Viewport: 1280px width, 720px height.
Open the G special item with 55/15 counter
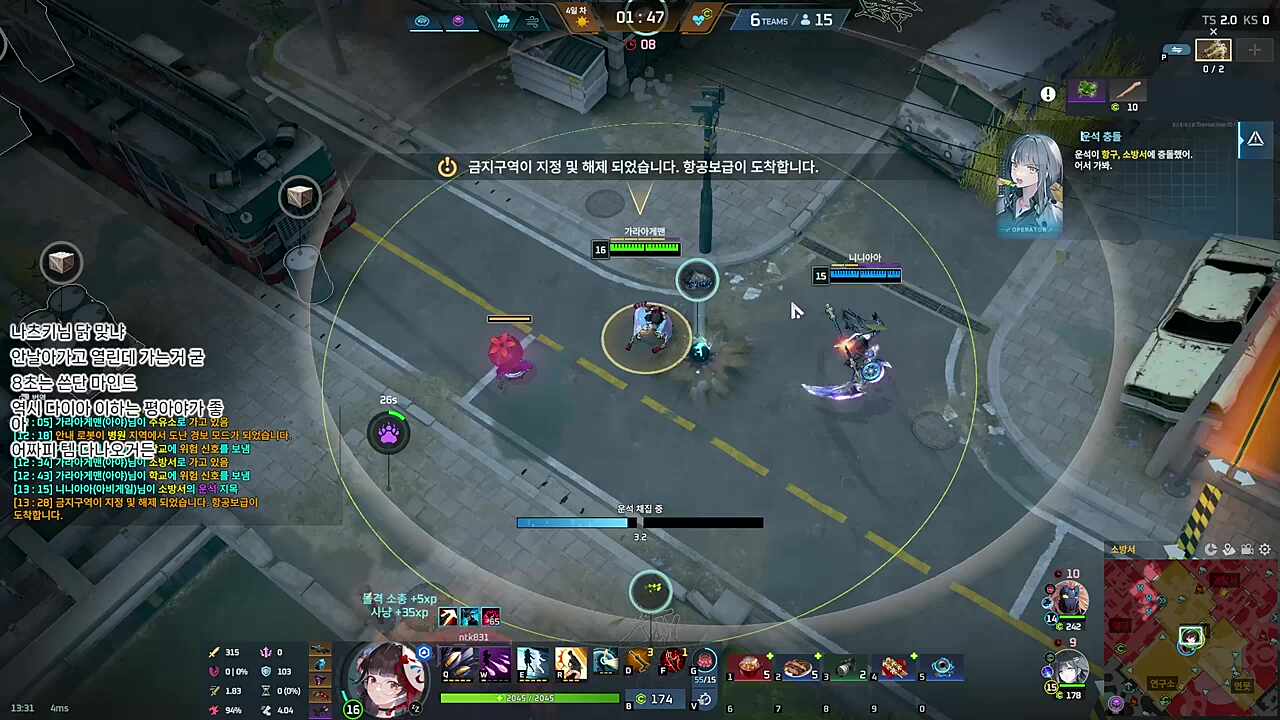707,660
